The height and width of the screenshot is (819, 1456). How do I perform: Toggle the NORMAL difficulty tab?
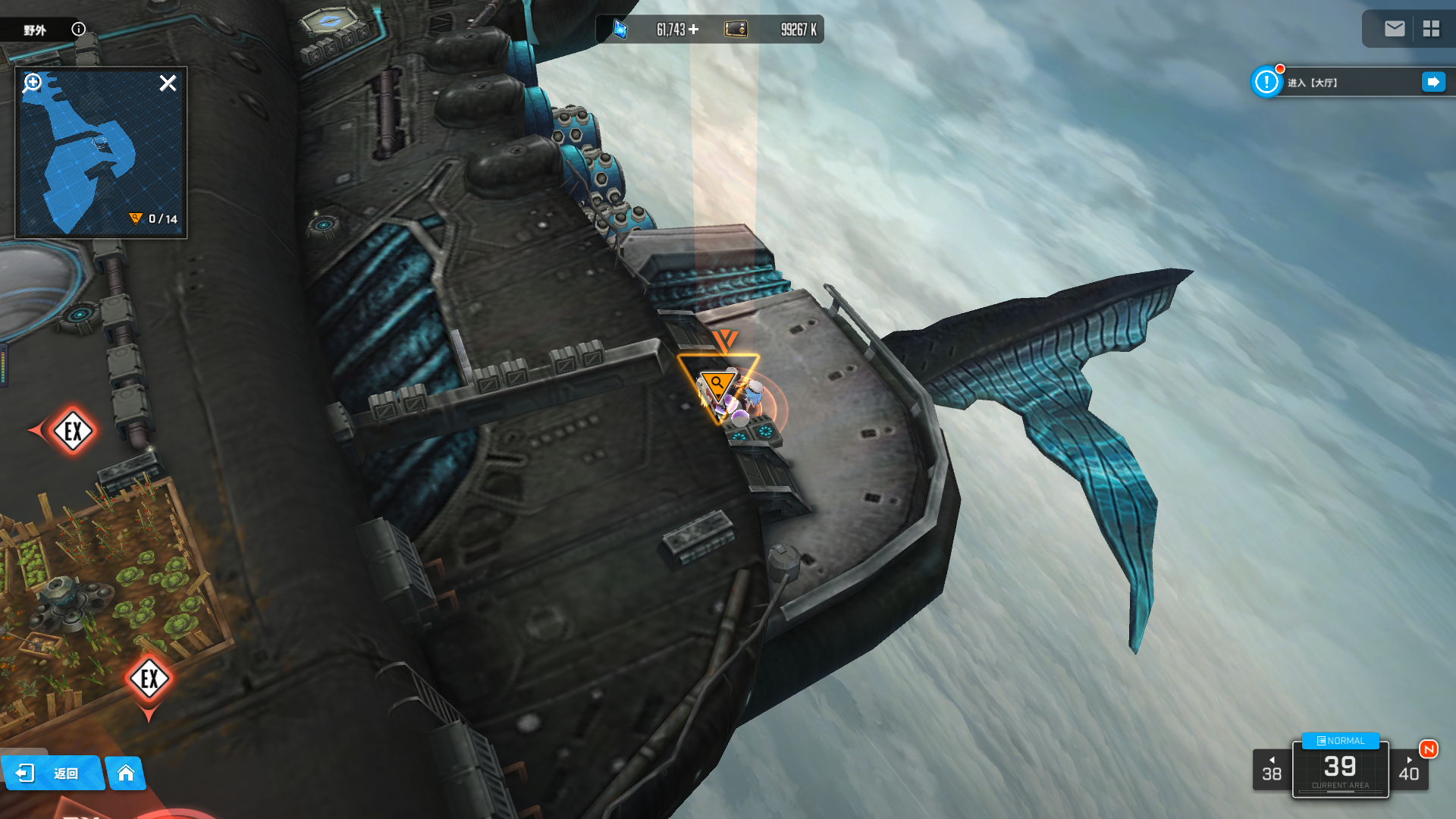click(1340, 741)
